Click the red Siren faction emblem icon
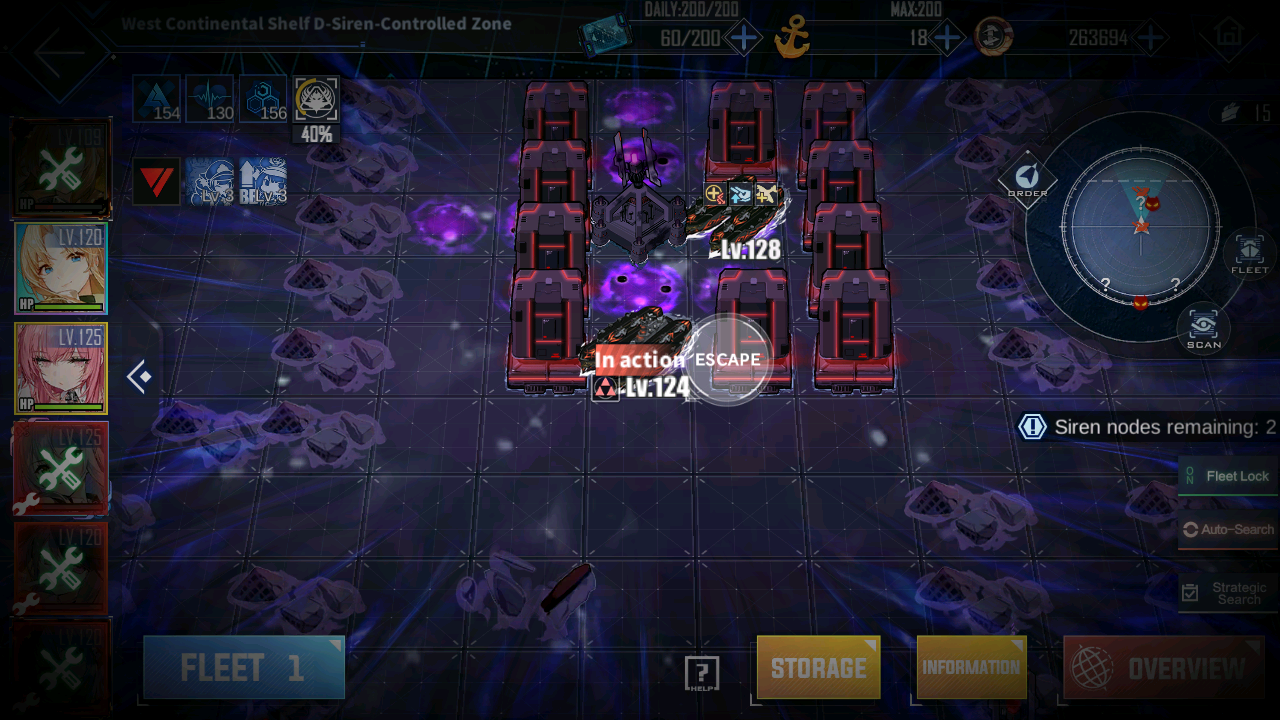 [x=156, y=183]
